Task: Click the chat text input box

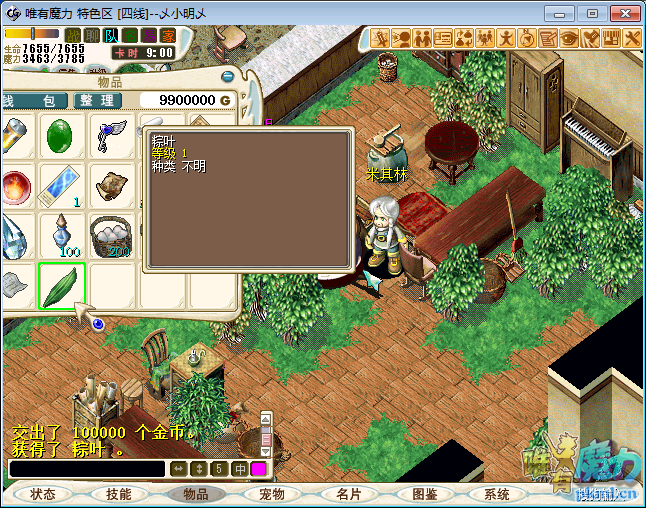Action: tap(86, 469)
